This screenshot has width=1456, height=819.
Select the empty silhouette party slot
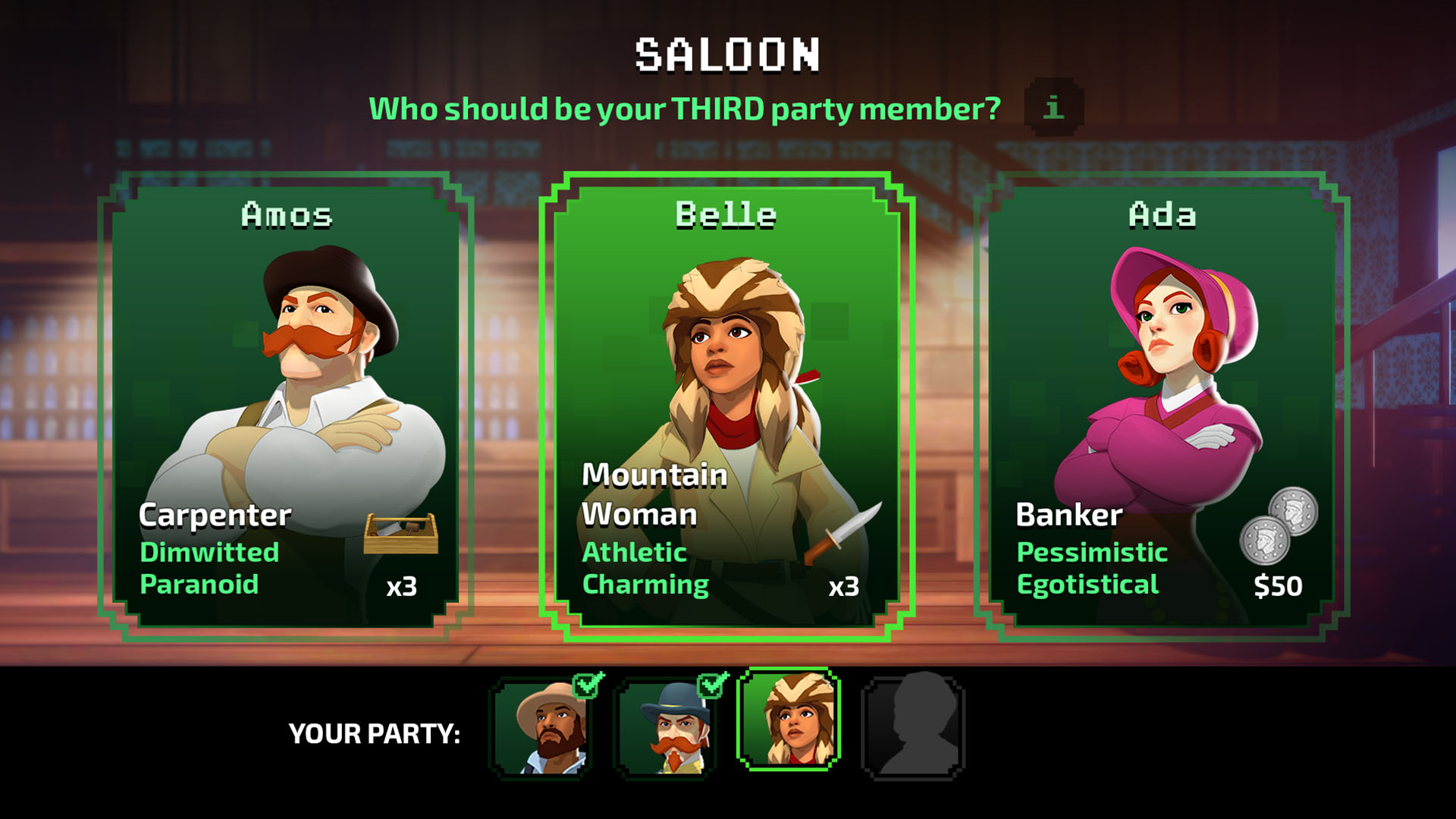[913, 729]
